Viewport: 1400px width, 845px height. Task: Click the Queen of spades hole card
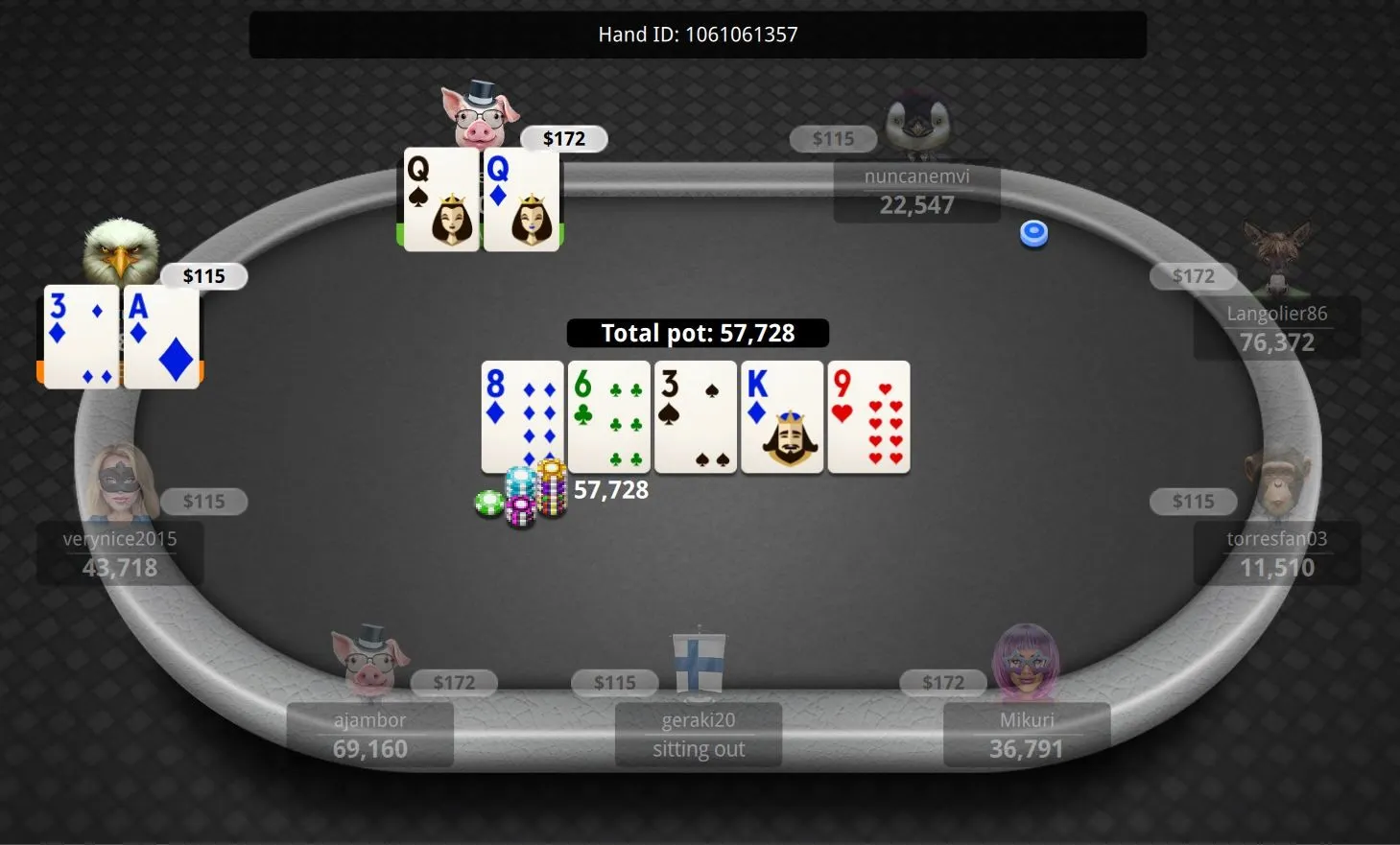[x=440, y=200]
